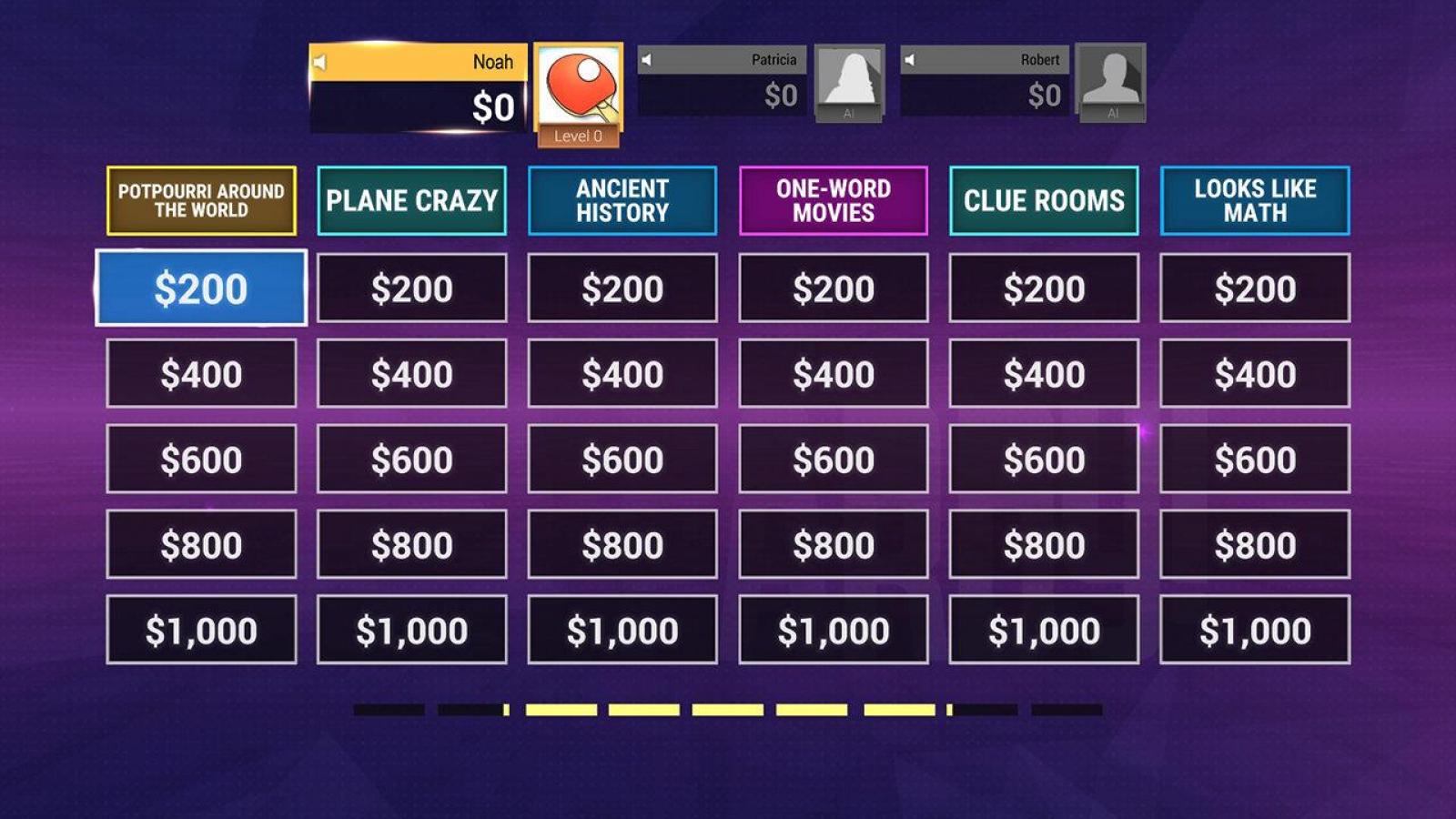Mute Patricia using her speaker icon
This screenshot has height=819, width=1456.
click(x=646, y=60)
